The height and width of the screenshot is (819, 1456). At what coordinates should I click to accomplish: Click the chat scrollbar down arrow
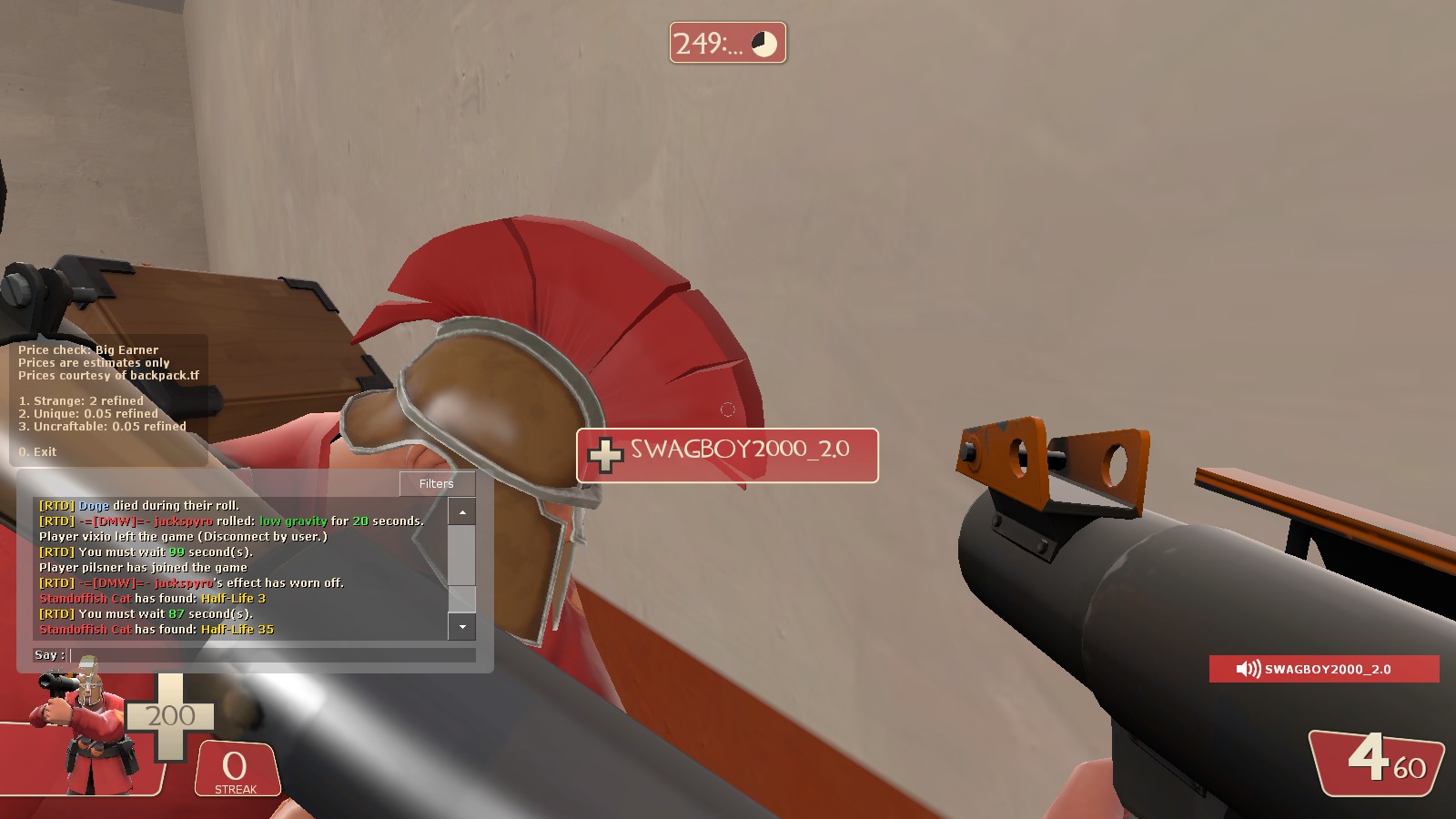462,626
